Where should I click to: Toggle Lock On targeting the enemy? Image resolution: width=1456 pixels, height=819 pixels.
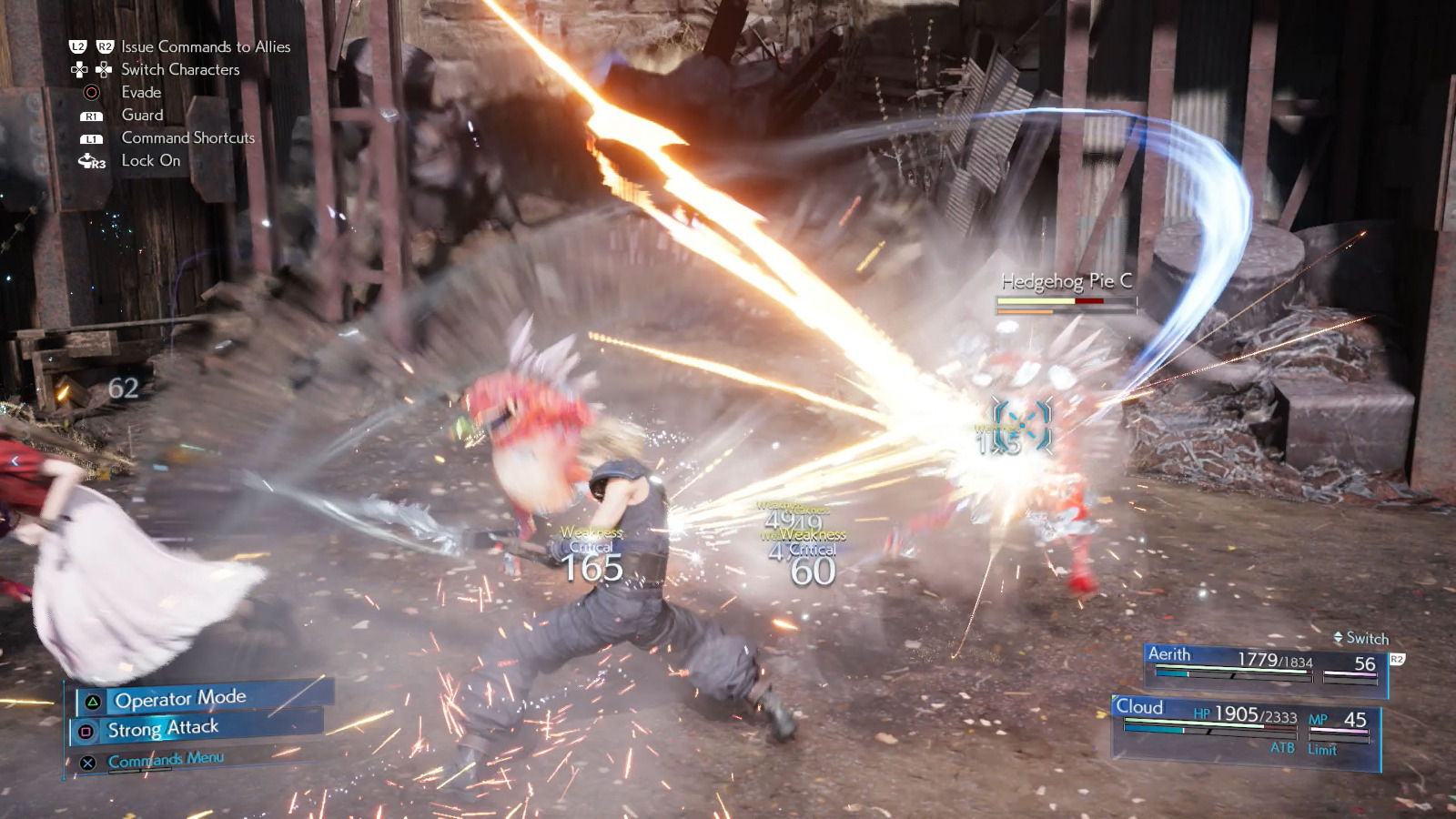(x=151, y=160)
